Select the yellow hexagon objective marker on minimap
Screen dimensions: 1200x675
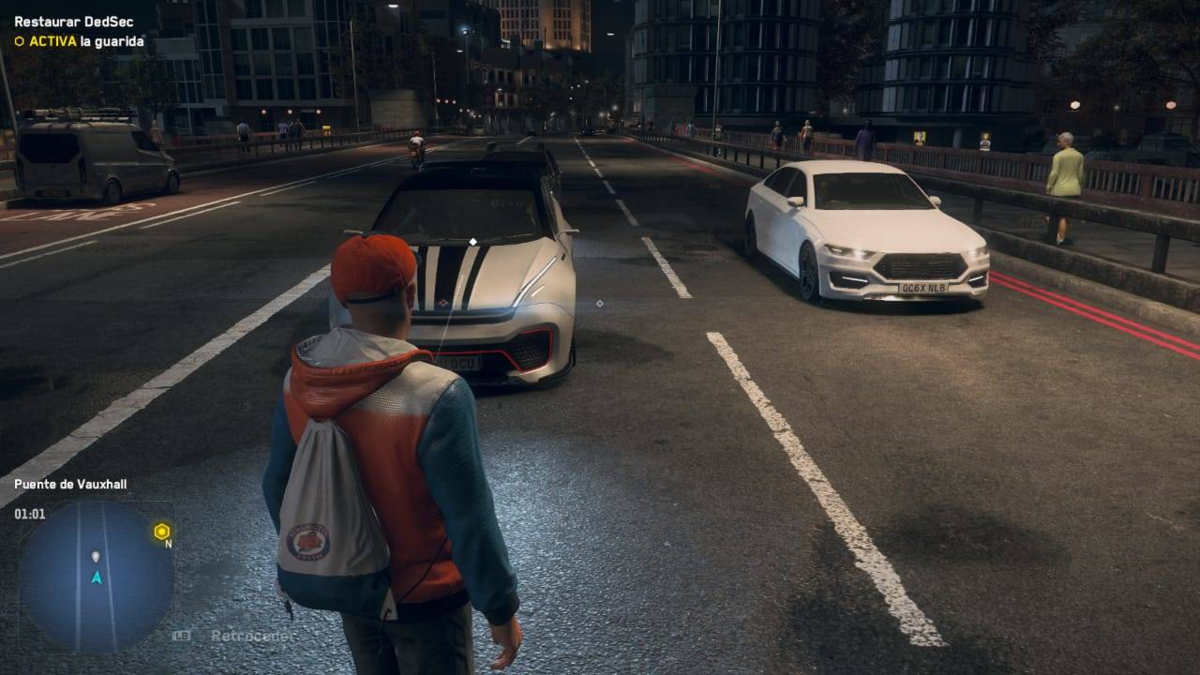(162, 532)
